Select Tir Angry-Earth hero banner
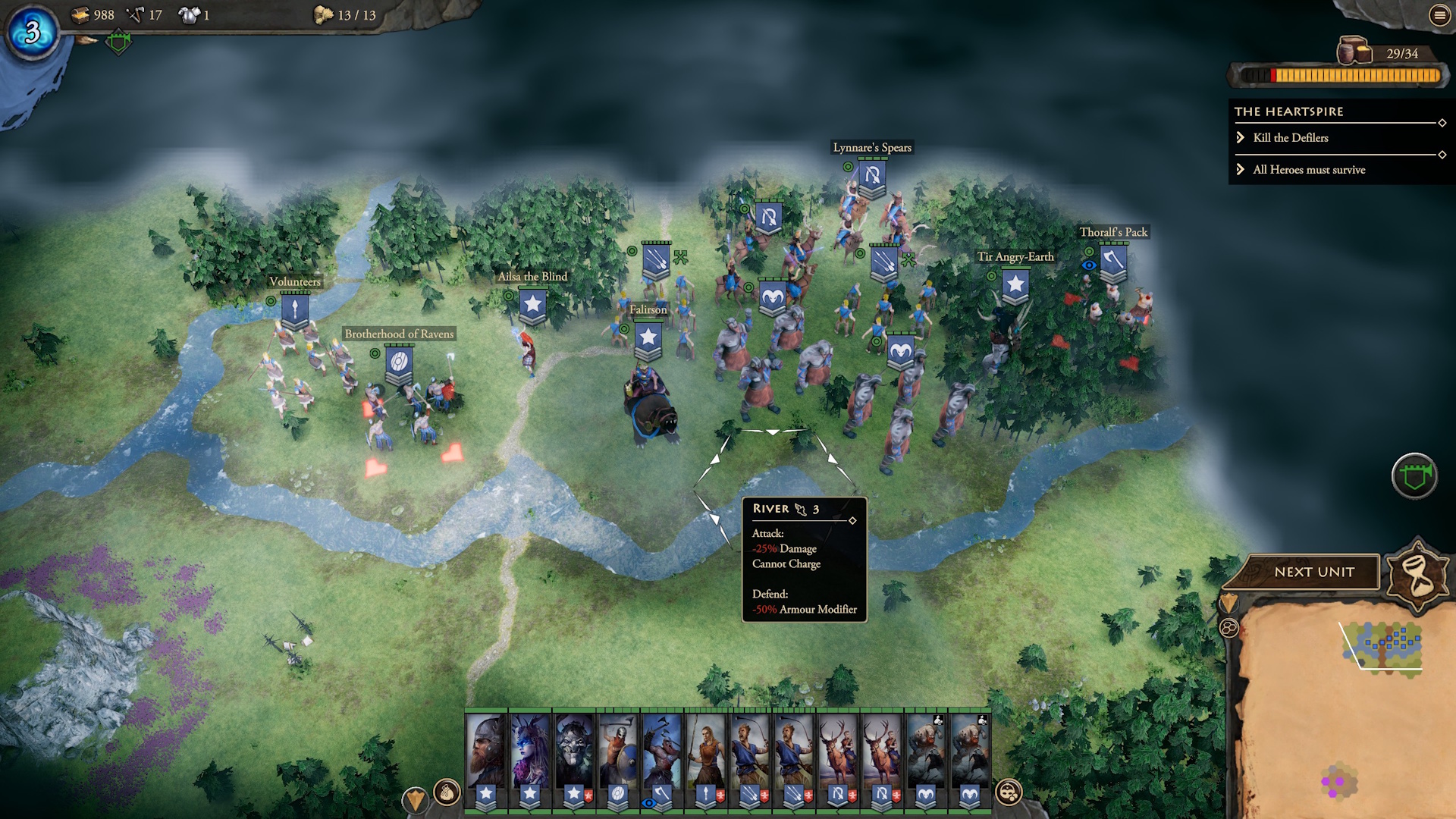Viewport: 1456px width, 819px height. [1015, 286]
